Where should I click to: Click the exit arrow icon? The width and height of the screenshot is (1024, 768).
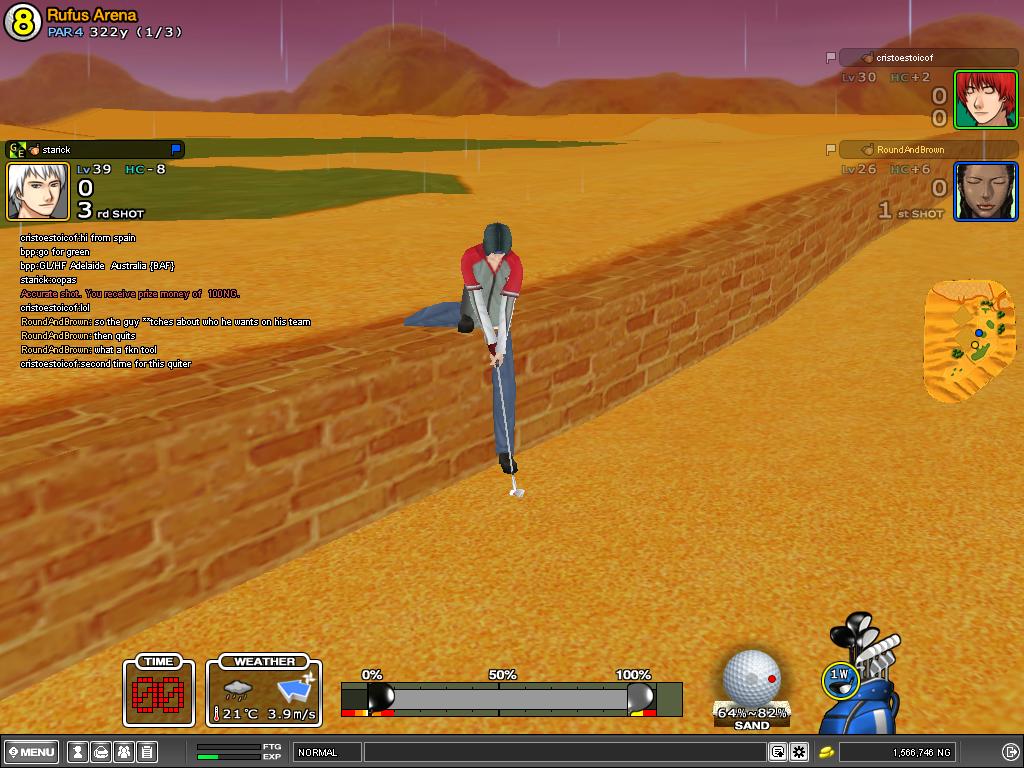(x=1010, y=752)
